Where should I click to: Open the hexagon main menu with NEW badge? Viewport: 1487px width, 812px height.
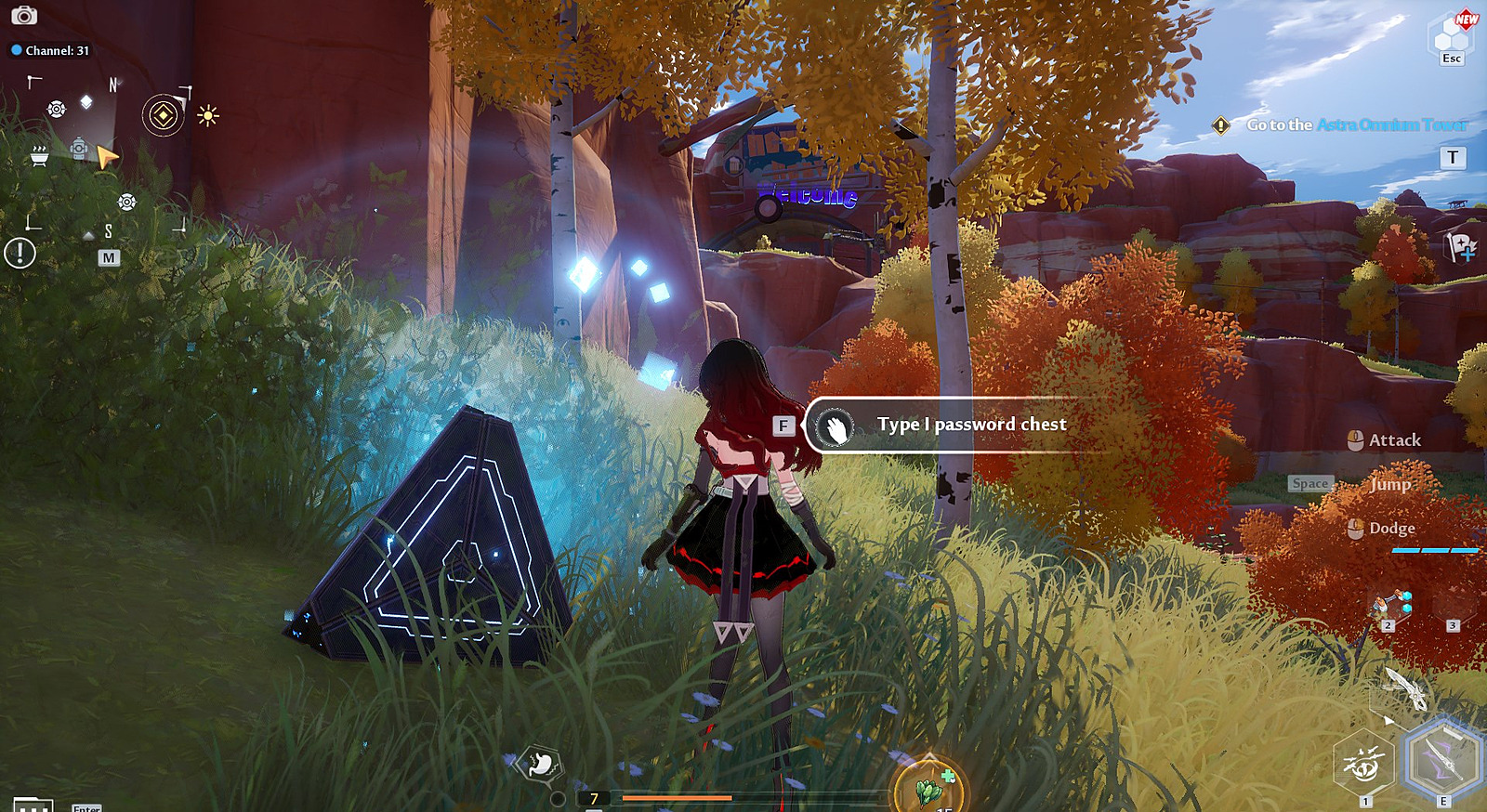(x=1450, y=37)
